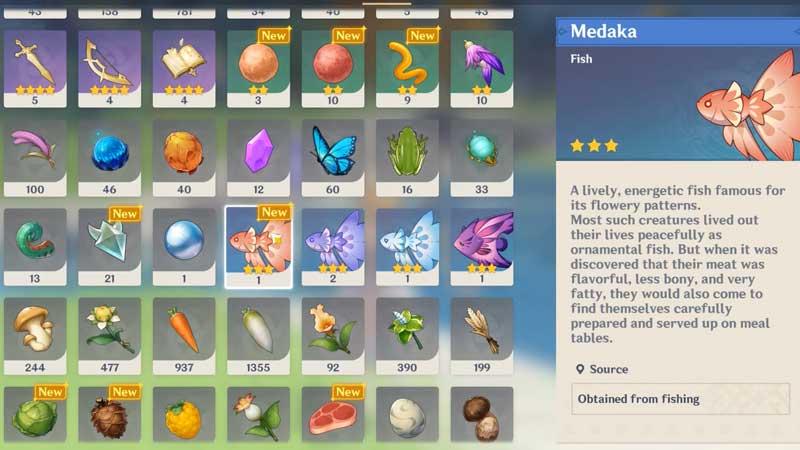Pick the purple fish with count 1
800x450 pixels.
[482, 246]
